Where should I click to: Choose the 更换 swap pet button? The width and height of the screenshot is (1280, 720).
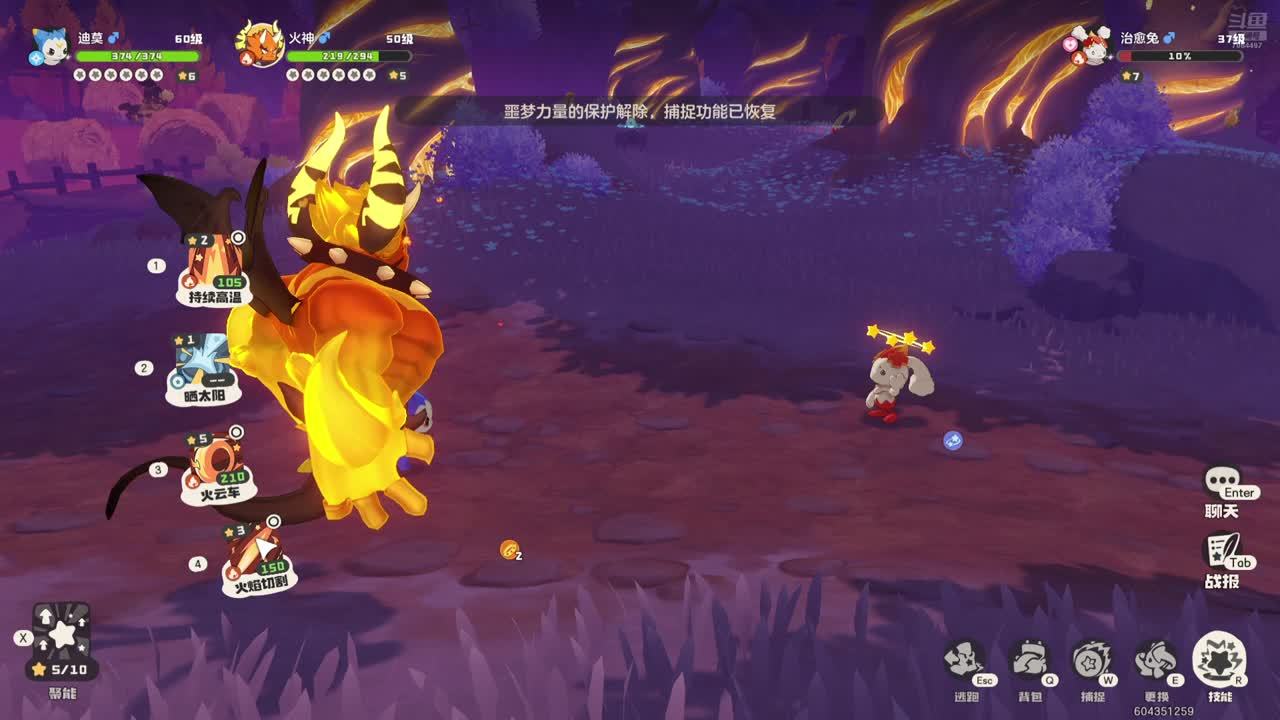(1156, 661)
